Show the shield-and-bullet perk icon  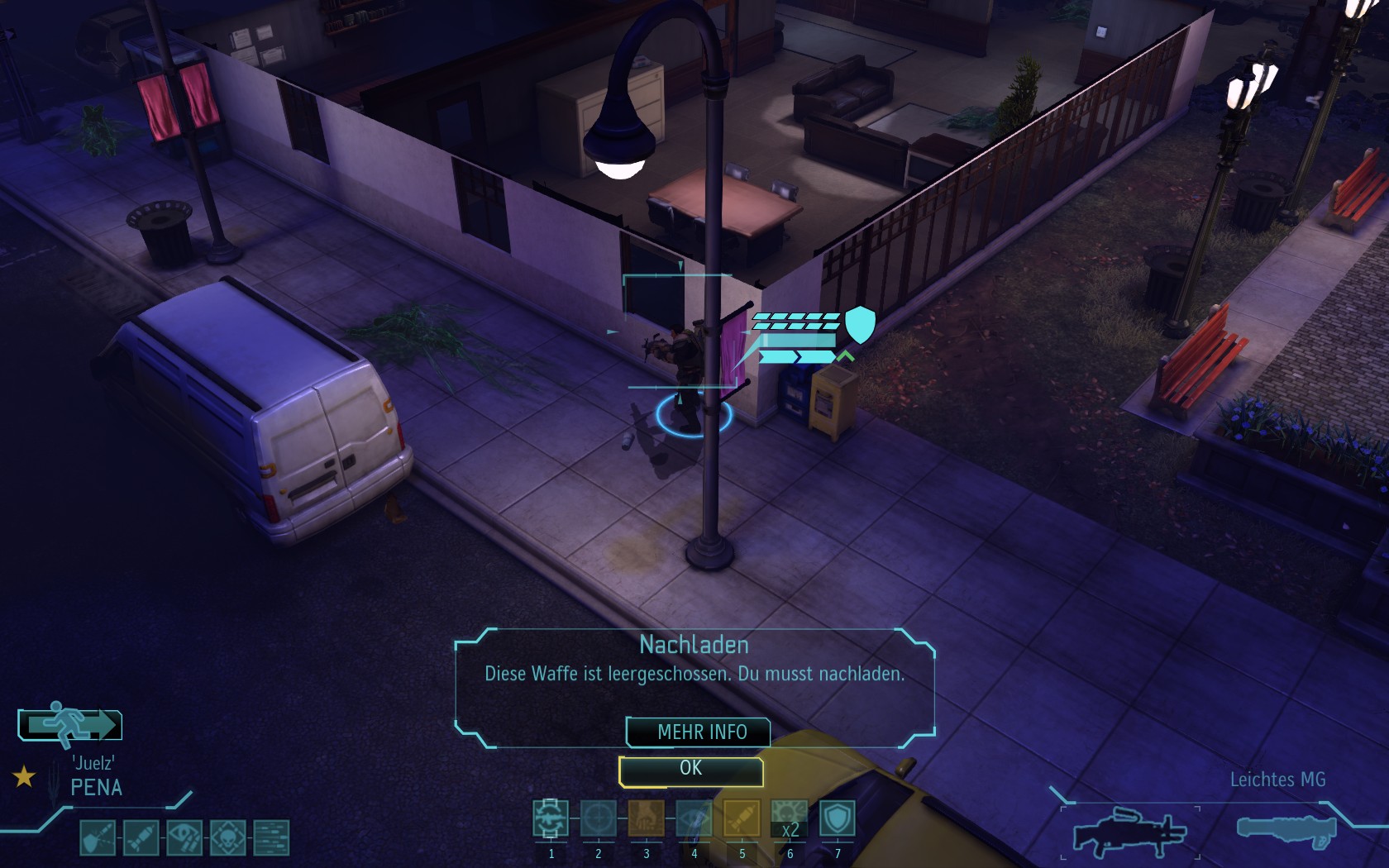[x=98, y=837]
